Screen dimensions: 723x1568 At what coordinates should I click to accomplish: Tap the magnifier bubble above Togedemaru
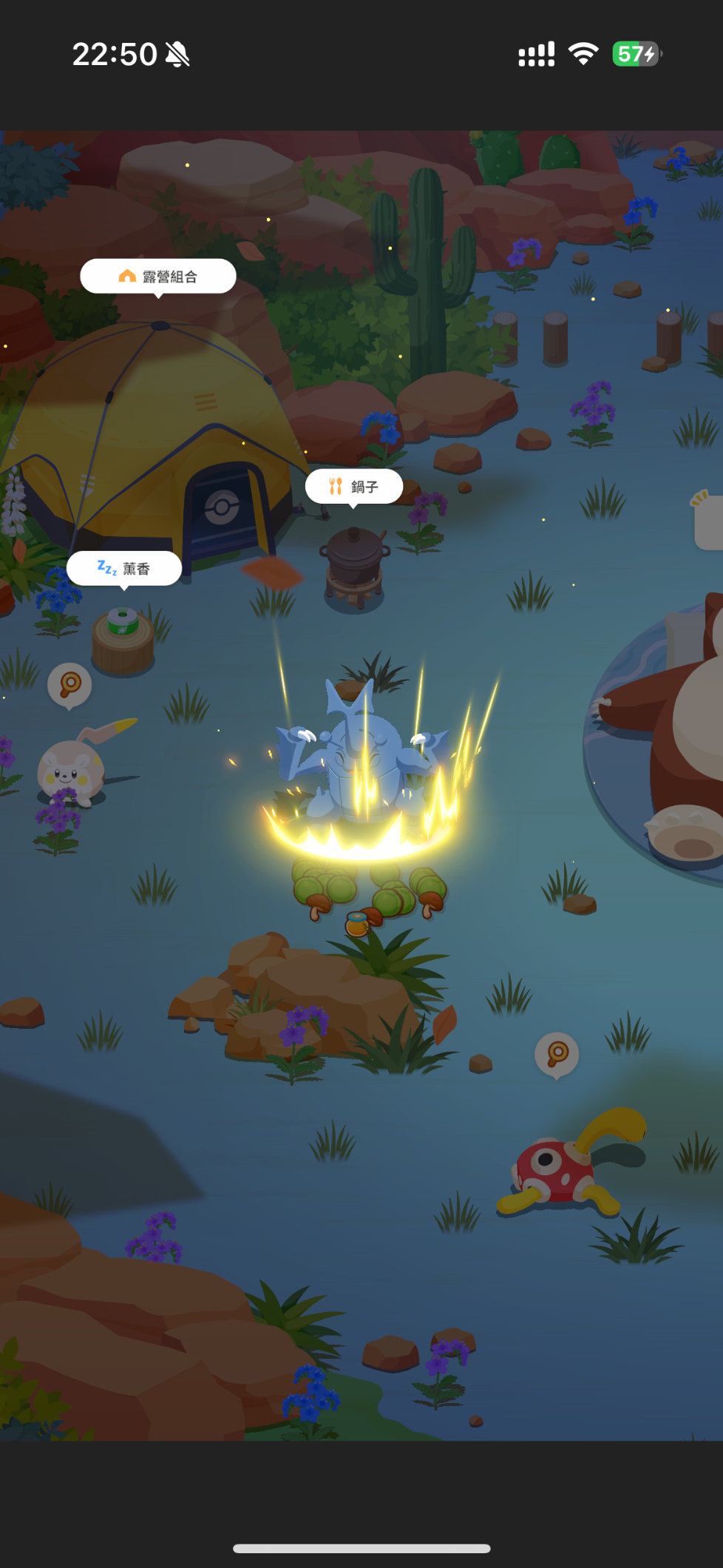[70, 684]
